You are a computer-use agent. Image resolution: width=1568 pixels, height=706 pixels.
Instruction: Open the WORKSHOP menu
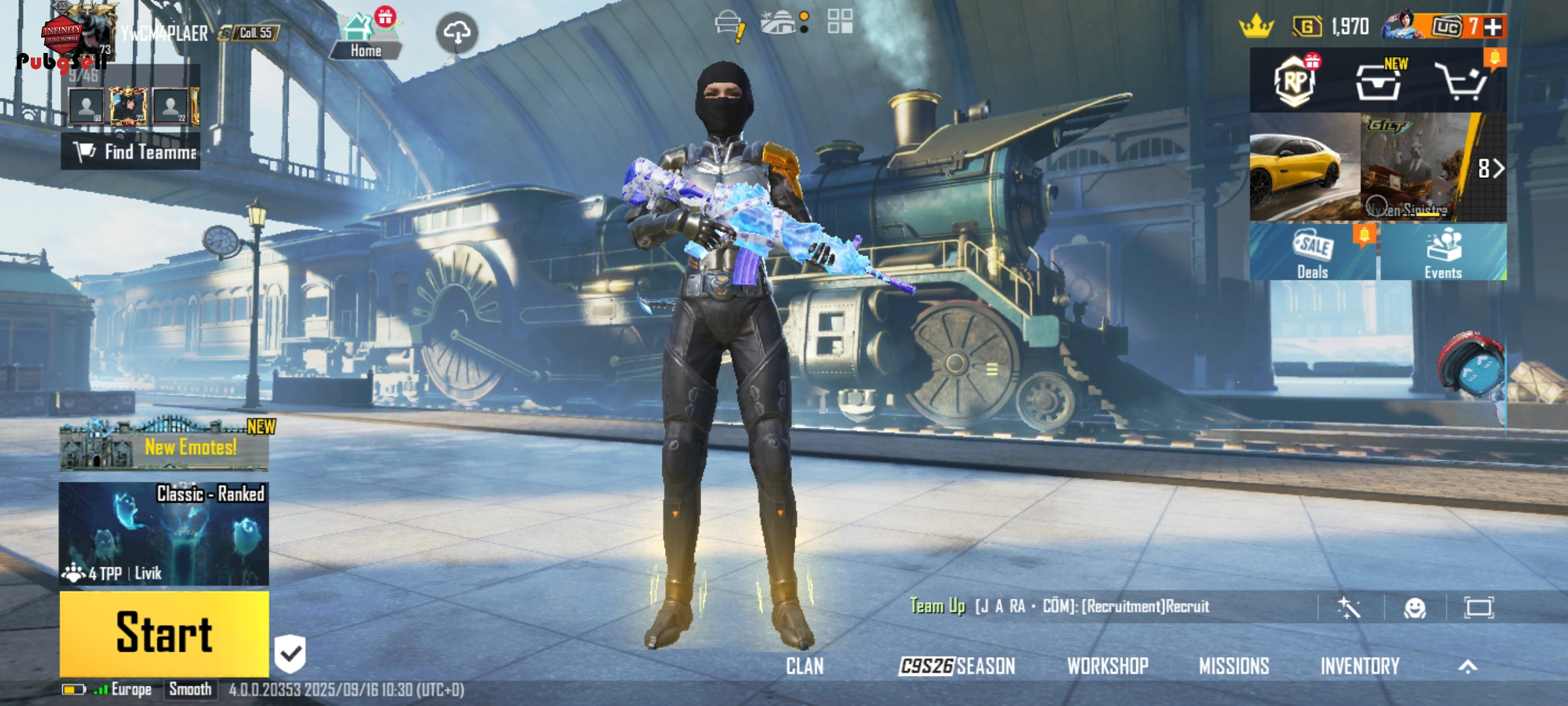[x=1107, y=666]
